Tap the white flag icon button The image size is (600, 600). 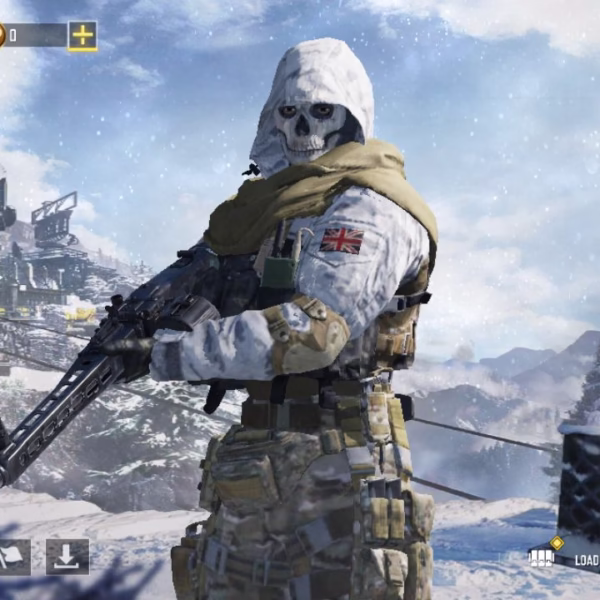[x=13, y=557]
